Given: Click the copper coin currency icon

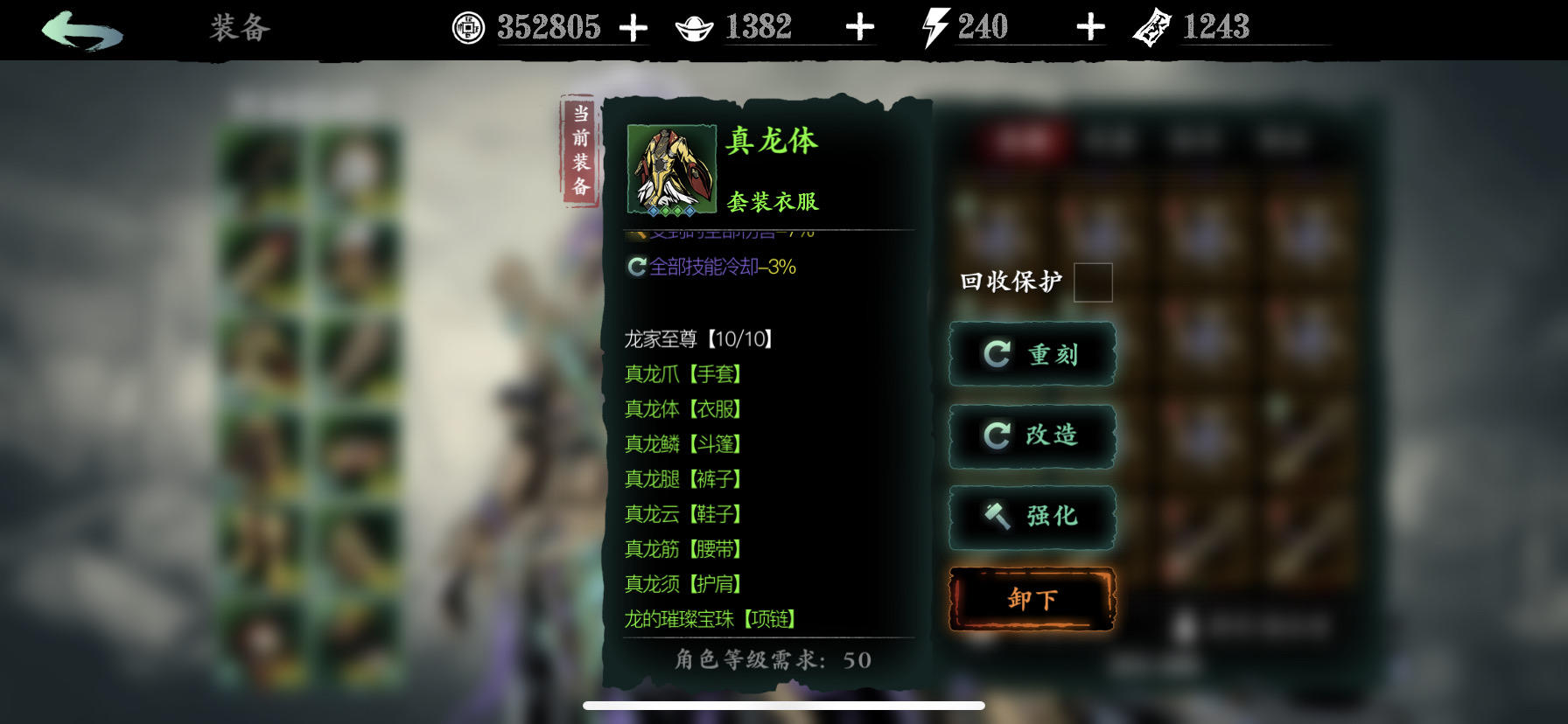Looking at the screenshot, I should click(x=467, y=26).
